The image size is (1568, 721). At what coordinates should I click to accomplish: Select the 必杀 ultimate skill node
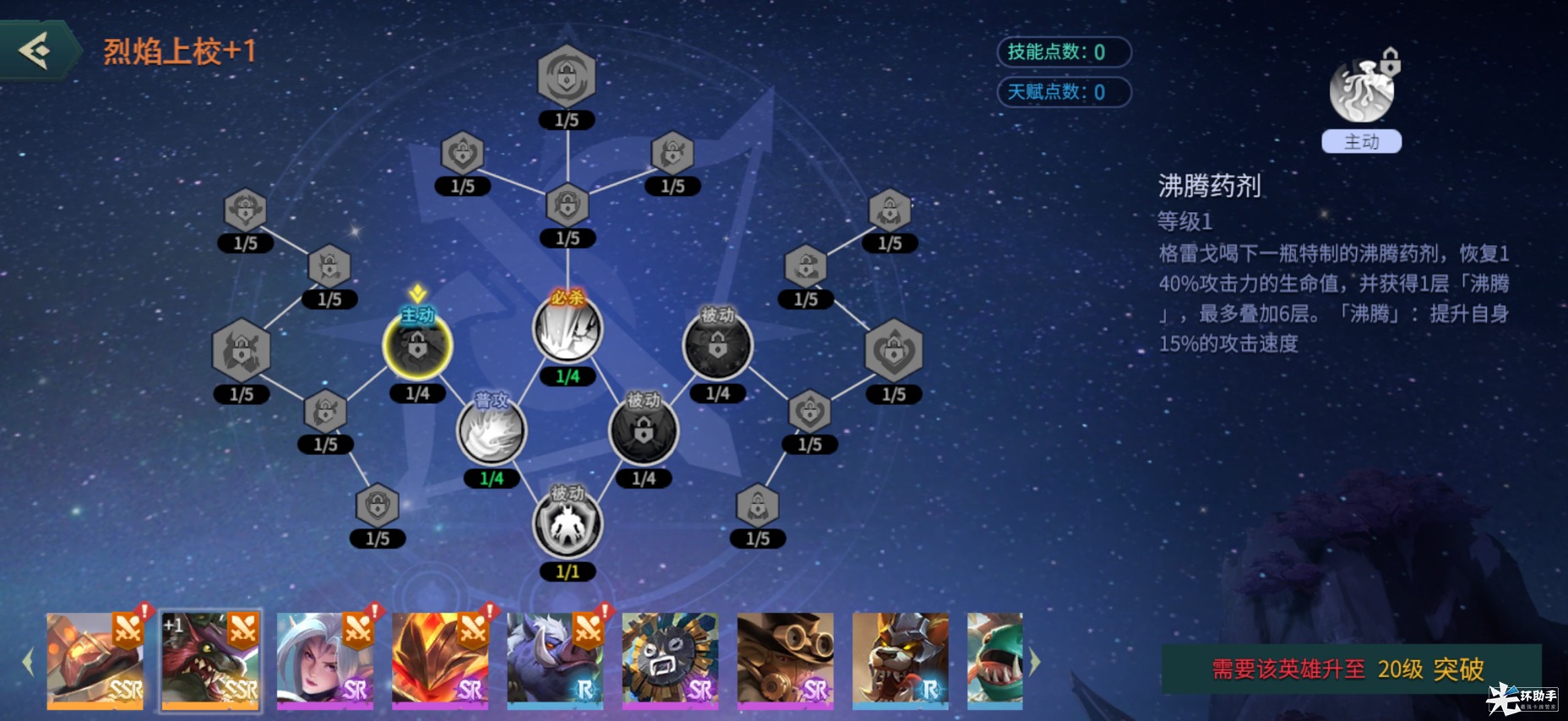[x=568, y=330]
